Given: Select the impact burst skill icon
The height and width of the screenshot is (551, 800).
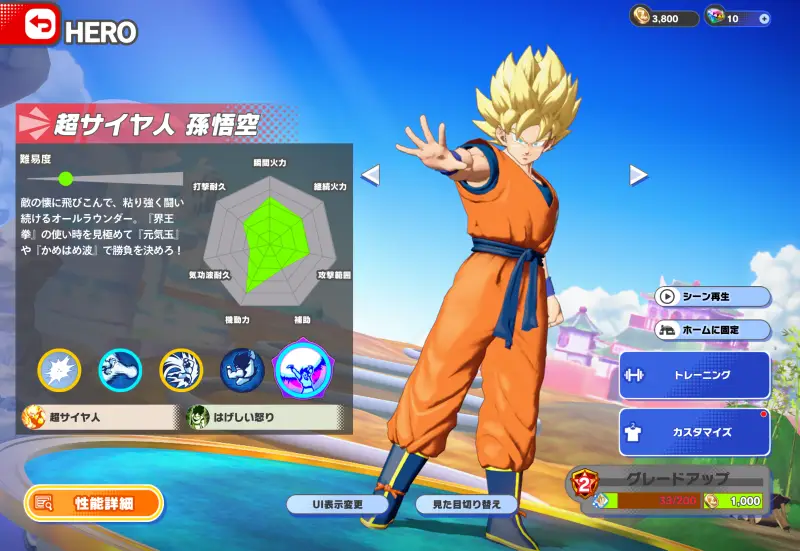Looking at the screenshot, I should tap(59, 370).
